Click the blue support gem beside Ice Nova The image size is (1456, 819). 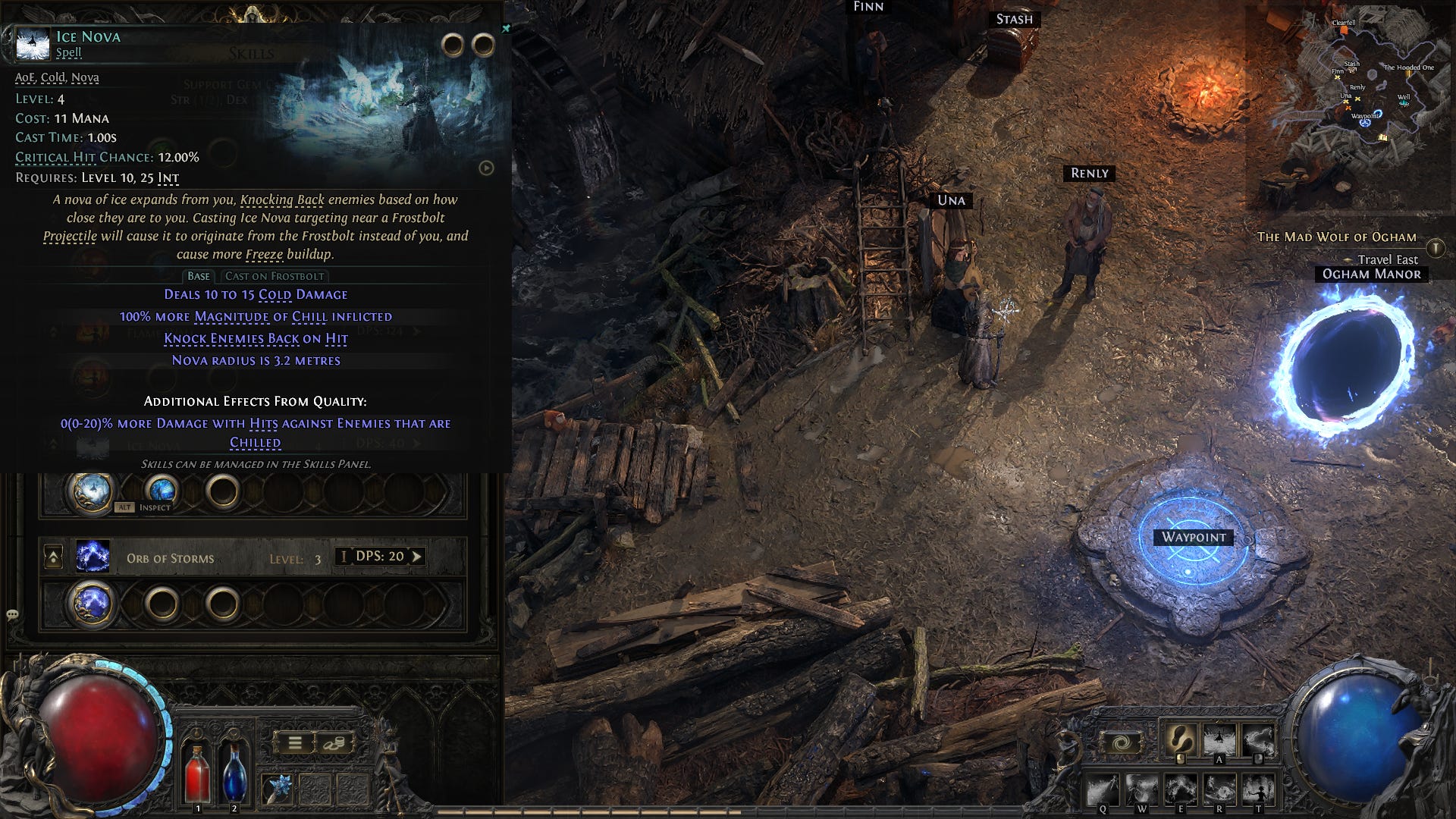coord(162,491)
